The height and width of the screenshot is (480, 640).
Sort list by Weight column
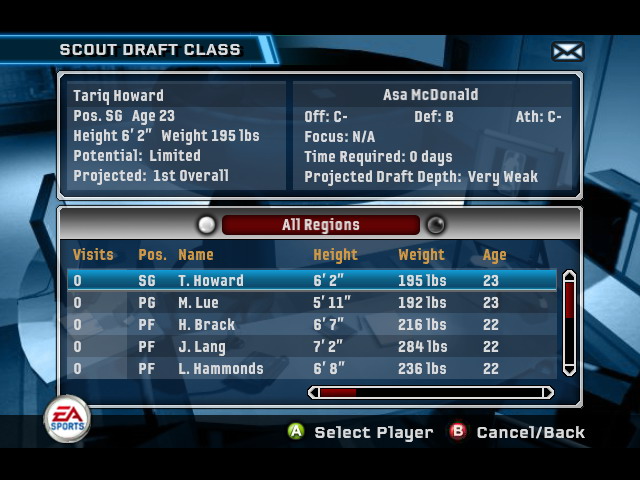coord(421,255)
